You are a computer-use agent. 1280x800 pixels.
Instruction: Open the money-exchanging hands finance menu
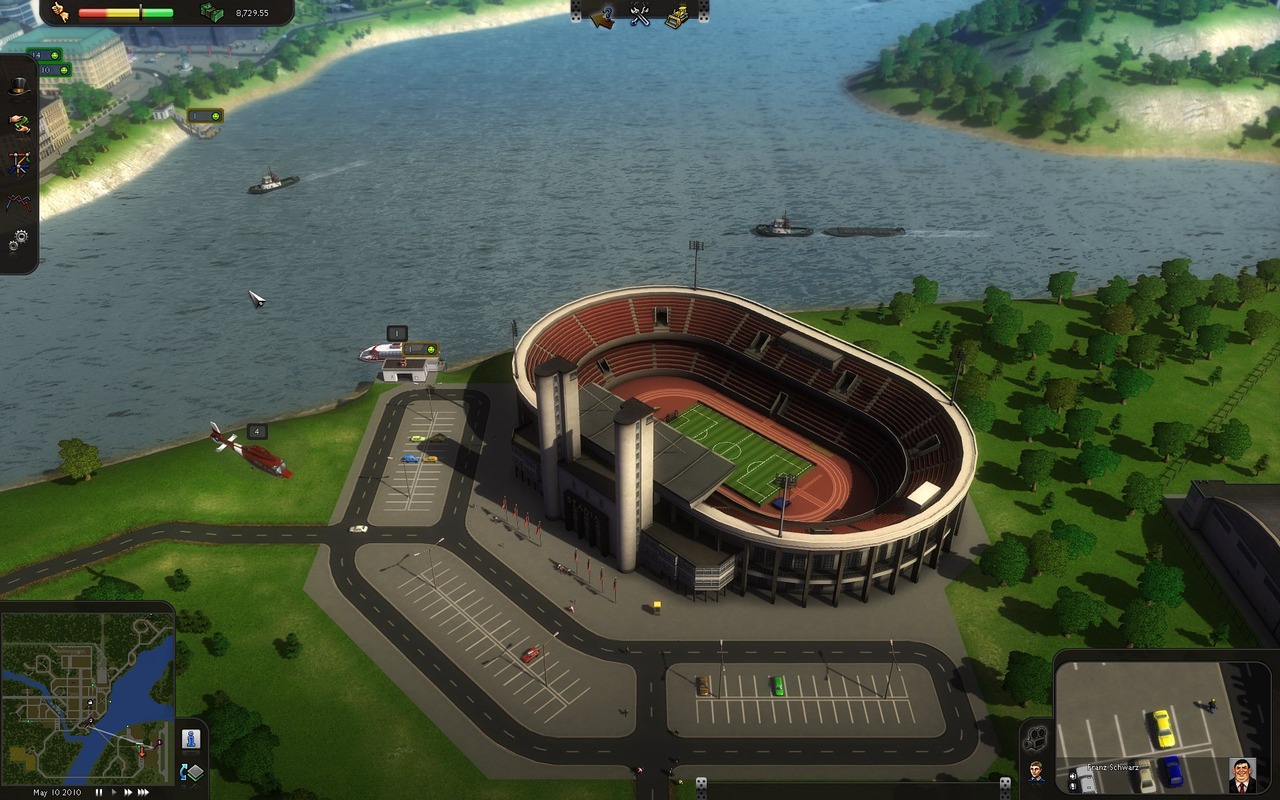pyautogui.click(x=19, y=124)
